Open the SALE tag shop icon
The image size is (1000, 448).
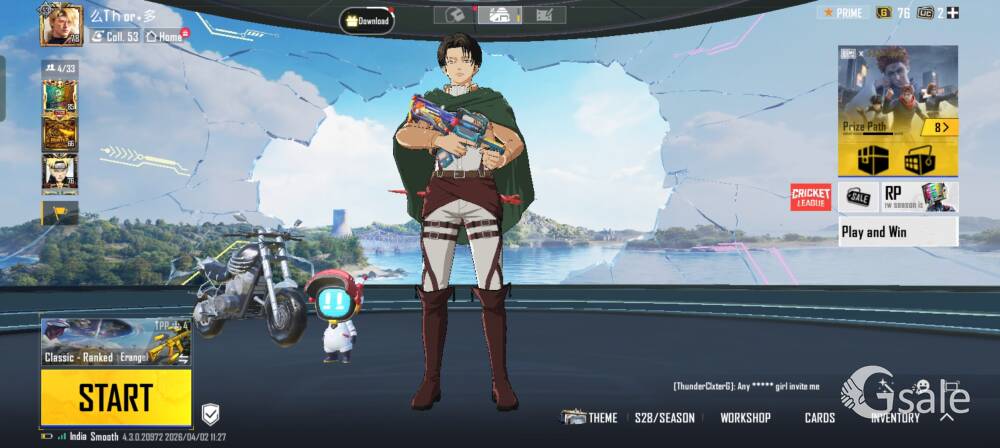[858, 197]
